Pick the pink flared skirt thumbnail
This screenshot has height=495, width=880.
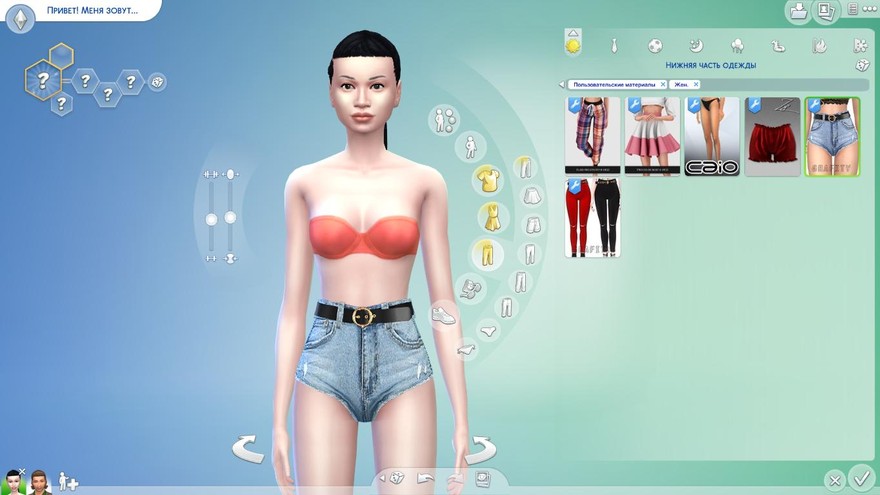[652, 136]
